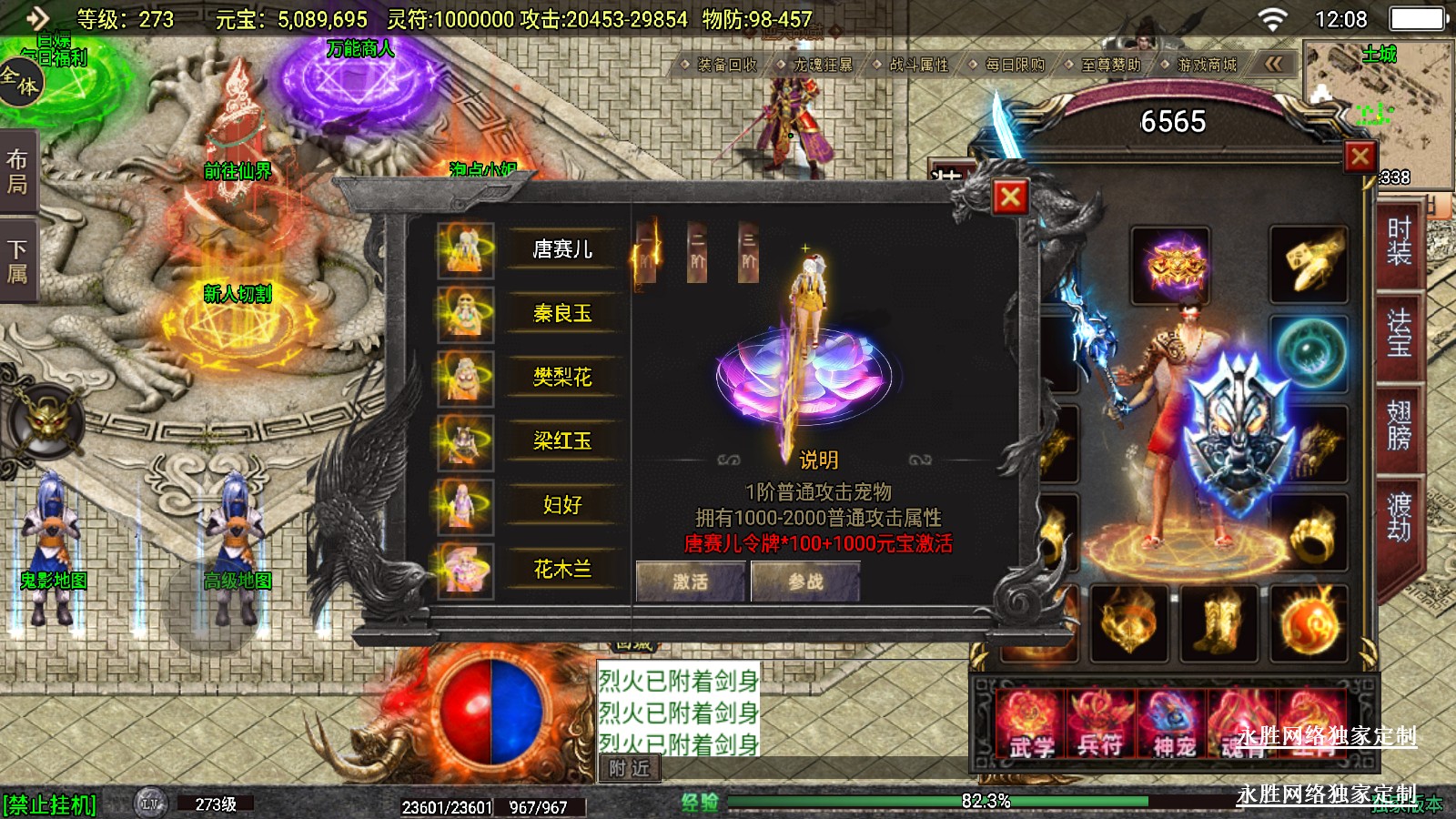Click the 参战 join-battle button

(804, 581)
